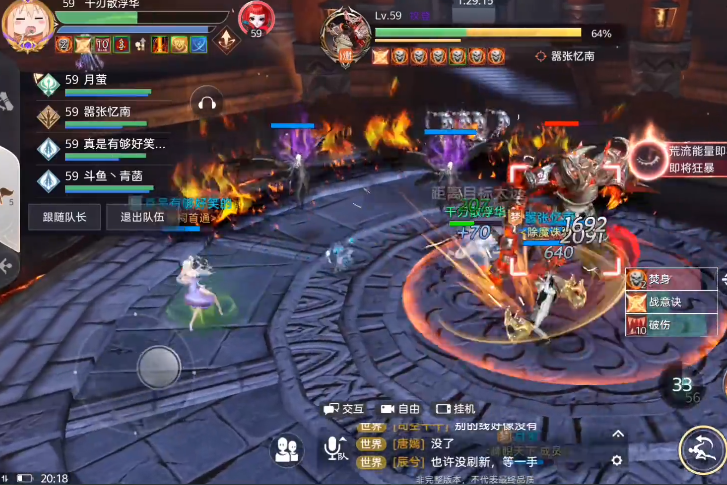Switch to 交互 interaction mode
Image resolution: width=727 pixels, height=485 pixels.
[x=343, y=409]
